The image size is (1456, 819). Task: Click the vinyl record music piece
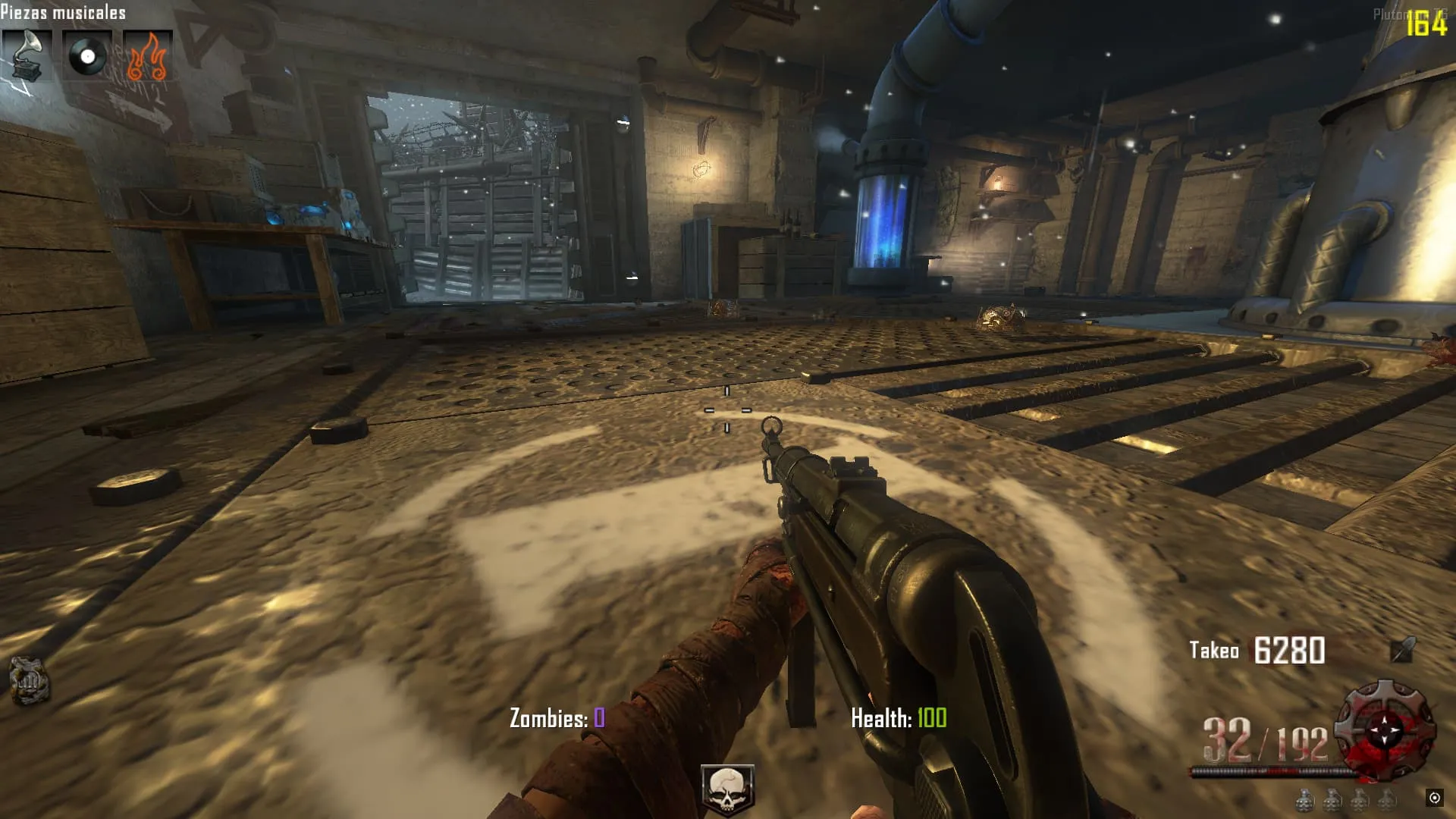click(x=87, y=55)
